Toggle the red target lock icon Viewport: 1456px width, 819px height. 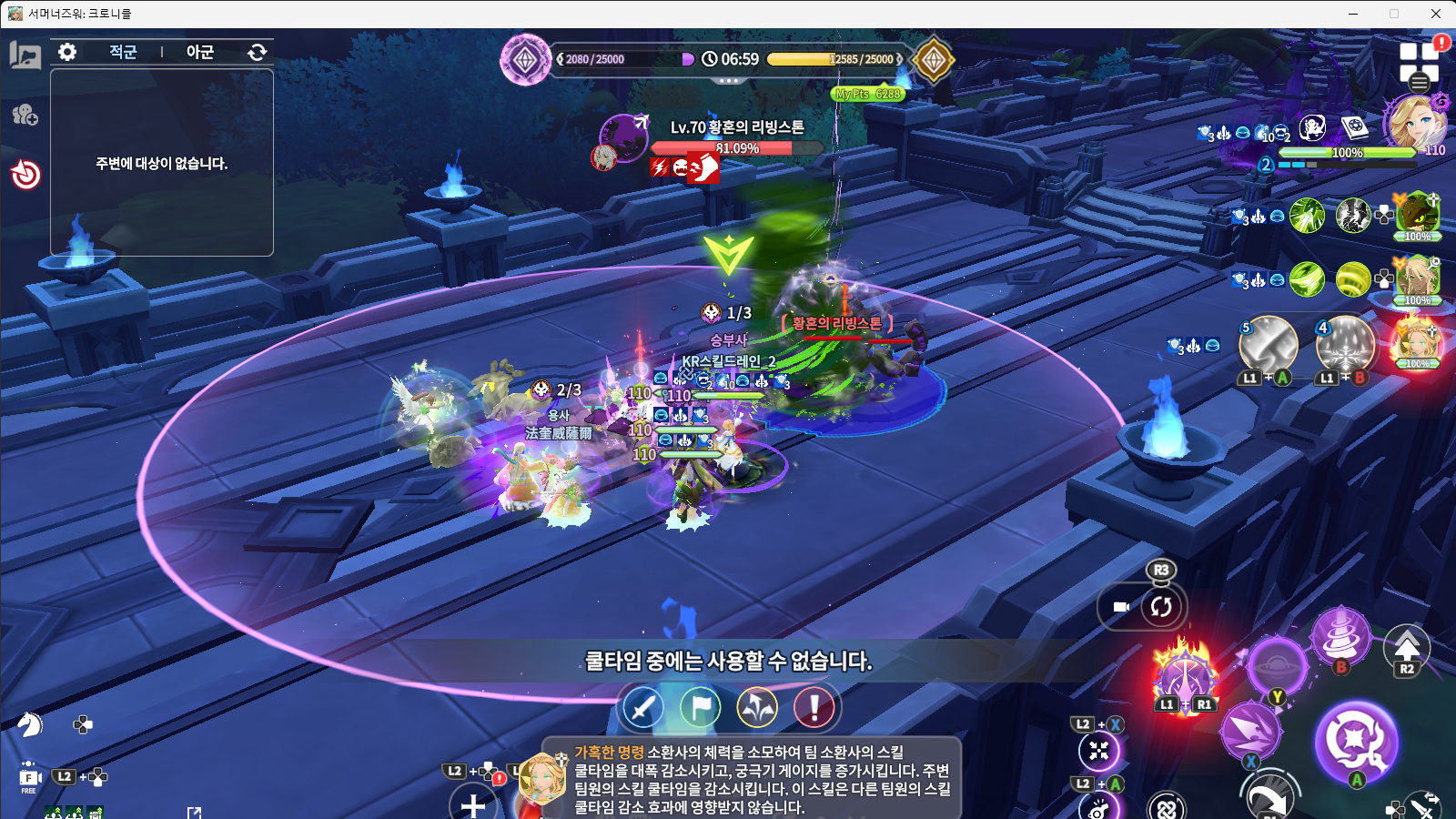click(25, 173)
